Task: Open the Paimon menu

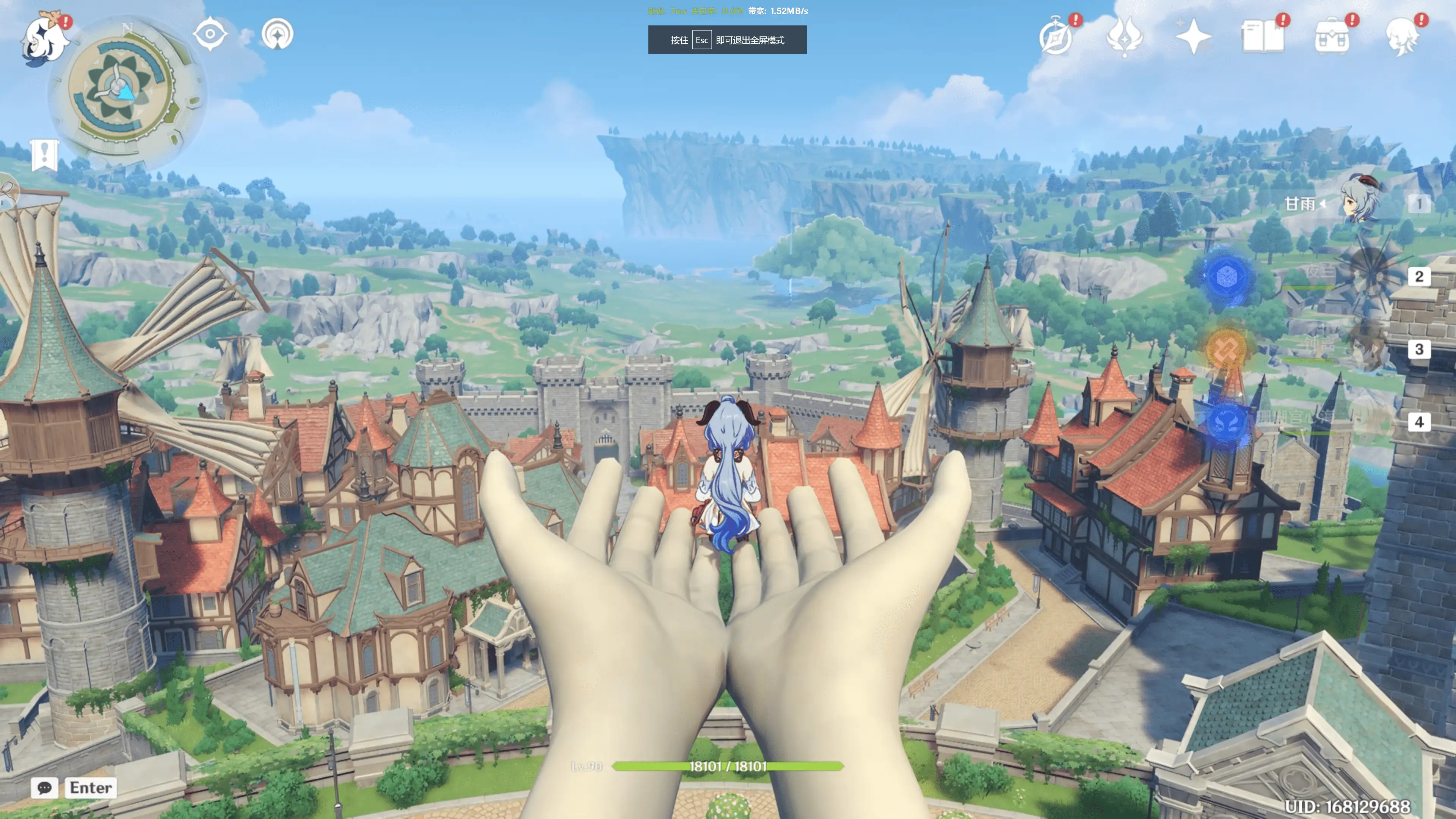Action: (44, 38)
